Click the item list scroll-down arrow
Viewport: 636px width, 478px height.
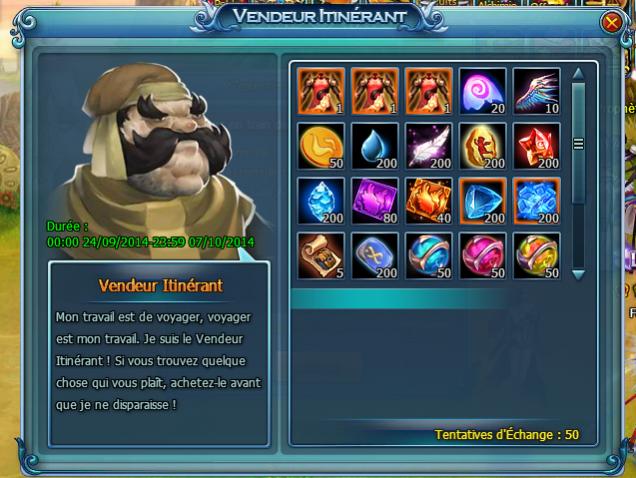coord(577,273)
